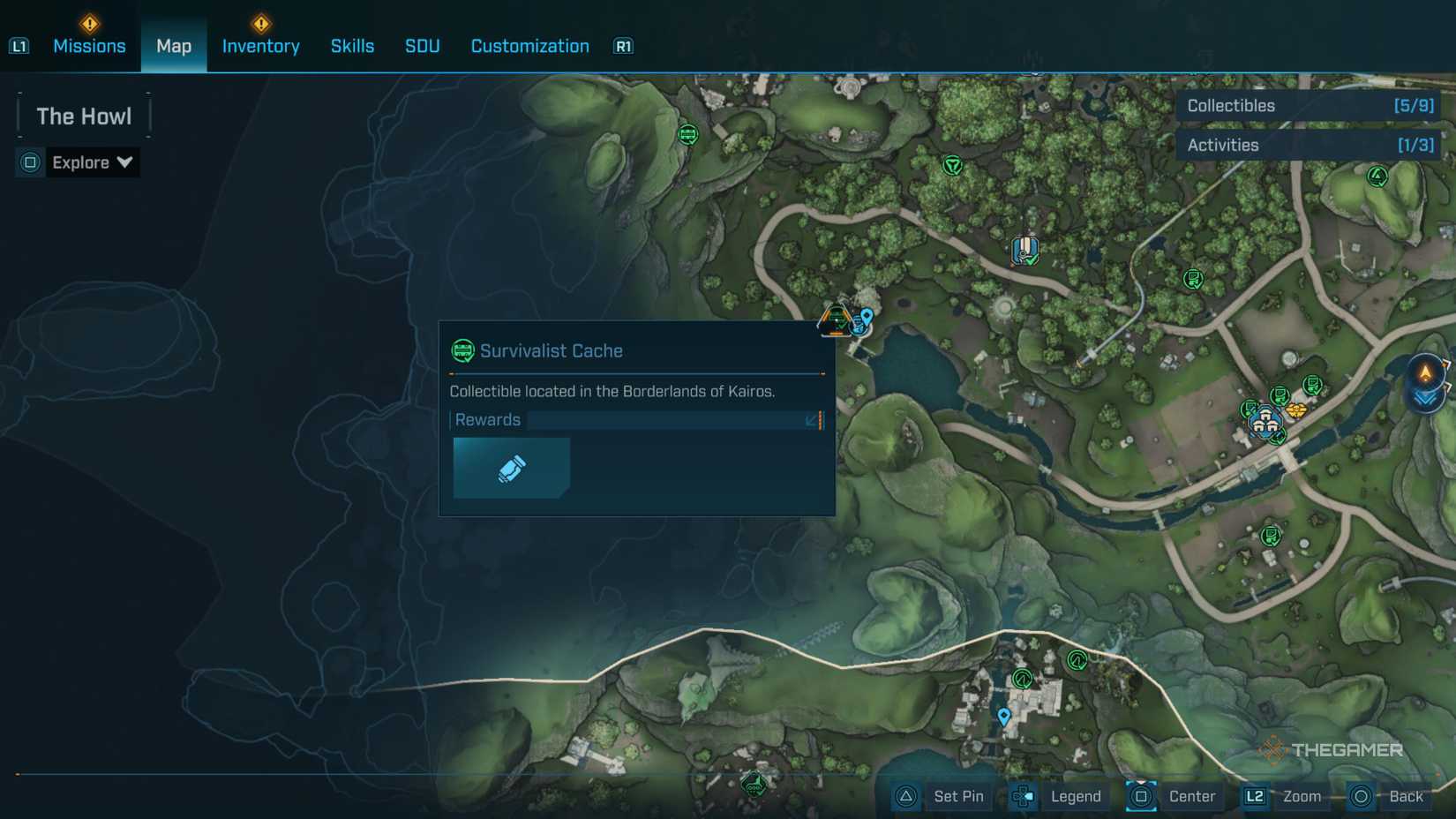This screenshot has height=819, width=1456.
Task: Collapse the Rewards section arrow
Action: pos(812,420)
